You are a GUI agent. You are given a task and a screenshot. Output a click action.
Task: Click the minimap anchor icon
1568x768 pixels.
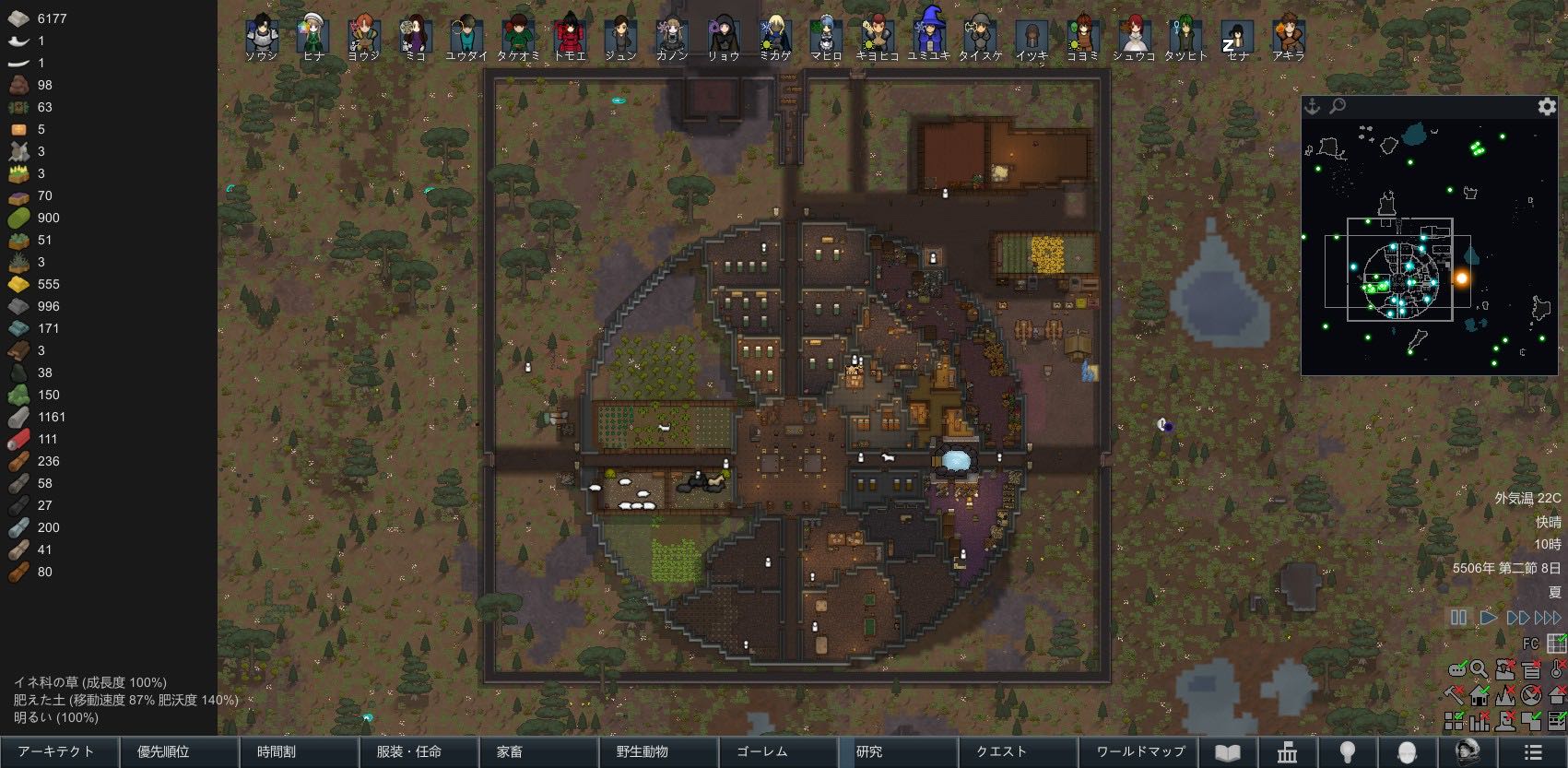pos(1312,107)
